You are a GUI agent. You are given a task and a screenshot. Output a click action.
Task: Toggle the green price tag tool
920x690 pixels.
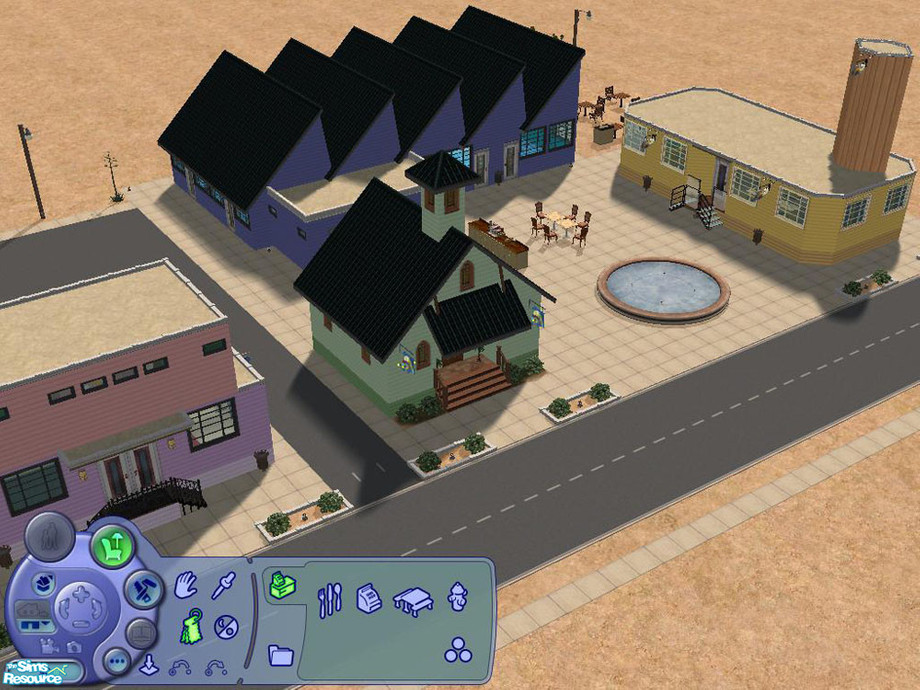pyautogui.click(x=190, y=628)
